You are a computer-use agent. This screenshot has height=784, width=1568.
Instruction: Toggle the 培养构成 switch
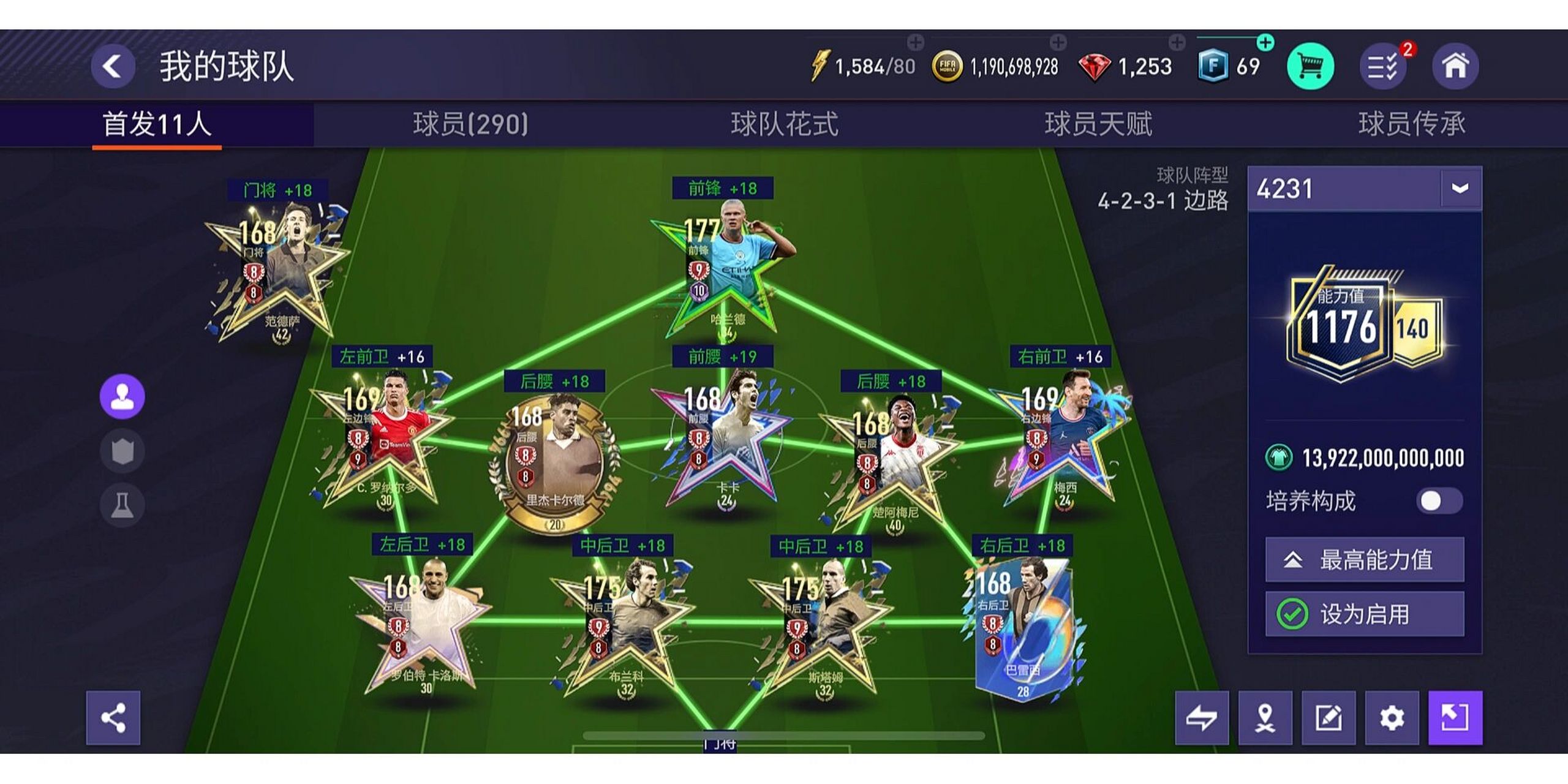coord(1439,501)
